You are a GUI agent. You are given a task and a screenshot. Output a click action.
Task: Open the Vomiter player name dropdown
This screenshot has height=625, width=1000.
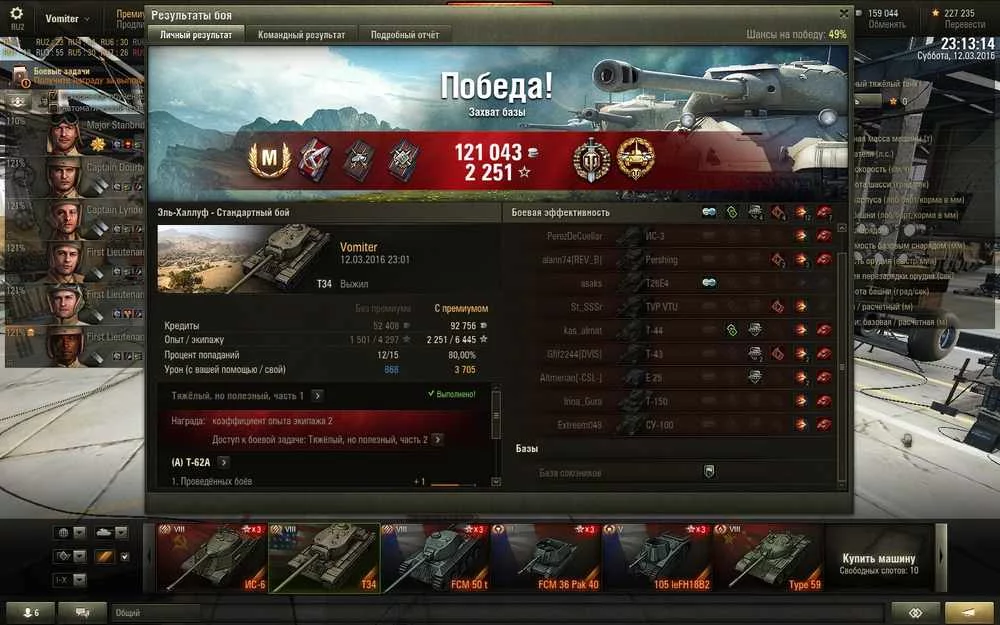pos(66,19)
